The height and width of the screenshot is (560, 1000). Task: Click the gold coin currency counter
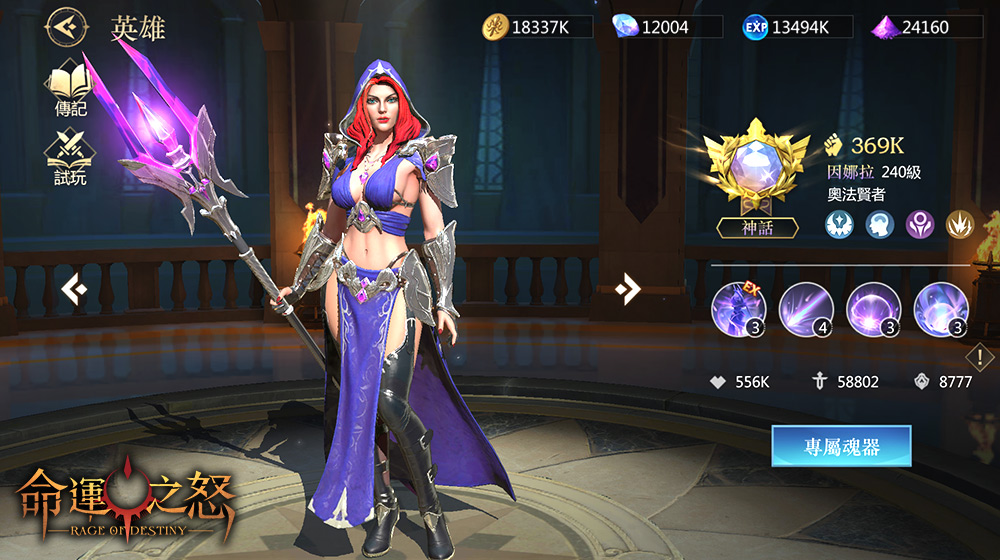coord(538,27)
